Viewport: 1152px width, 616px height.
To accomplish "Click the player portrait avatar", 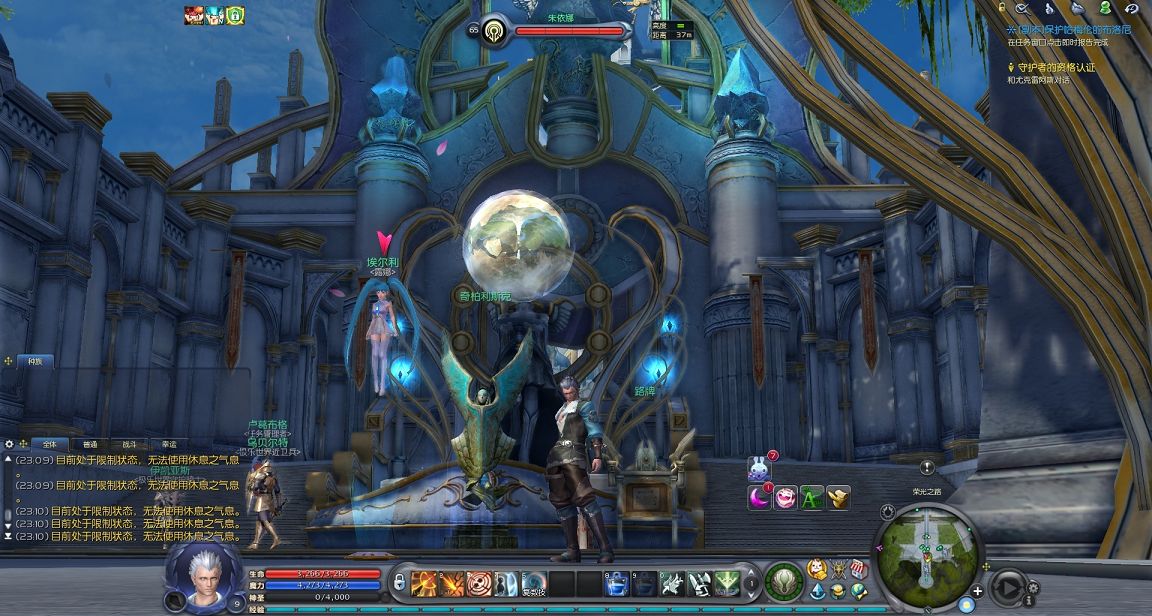I will coord(203,575).
